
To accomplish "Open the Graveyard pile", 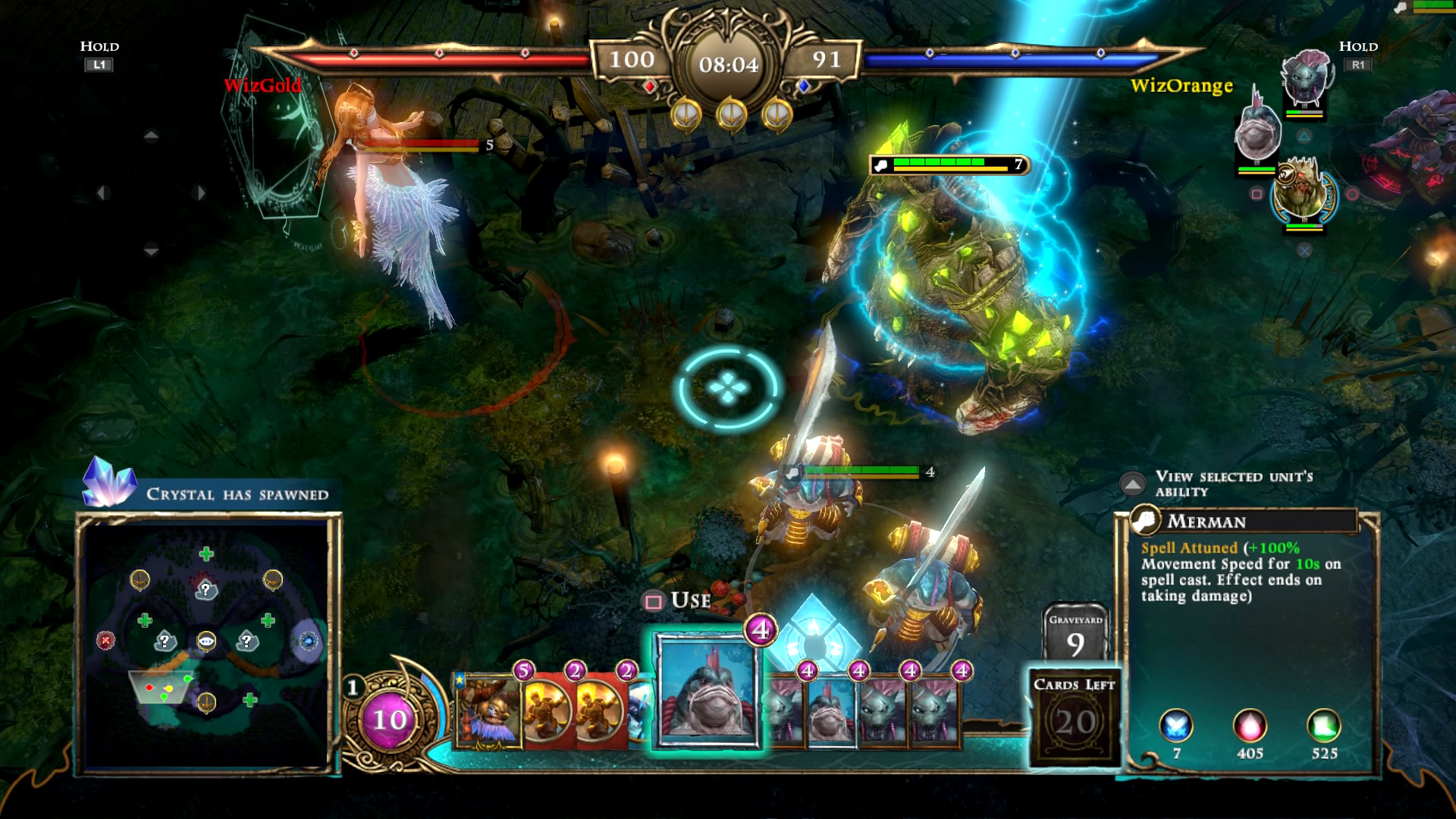I will coord(1075,633).
